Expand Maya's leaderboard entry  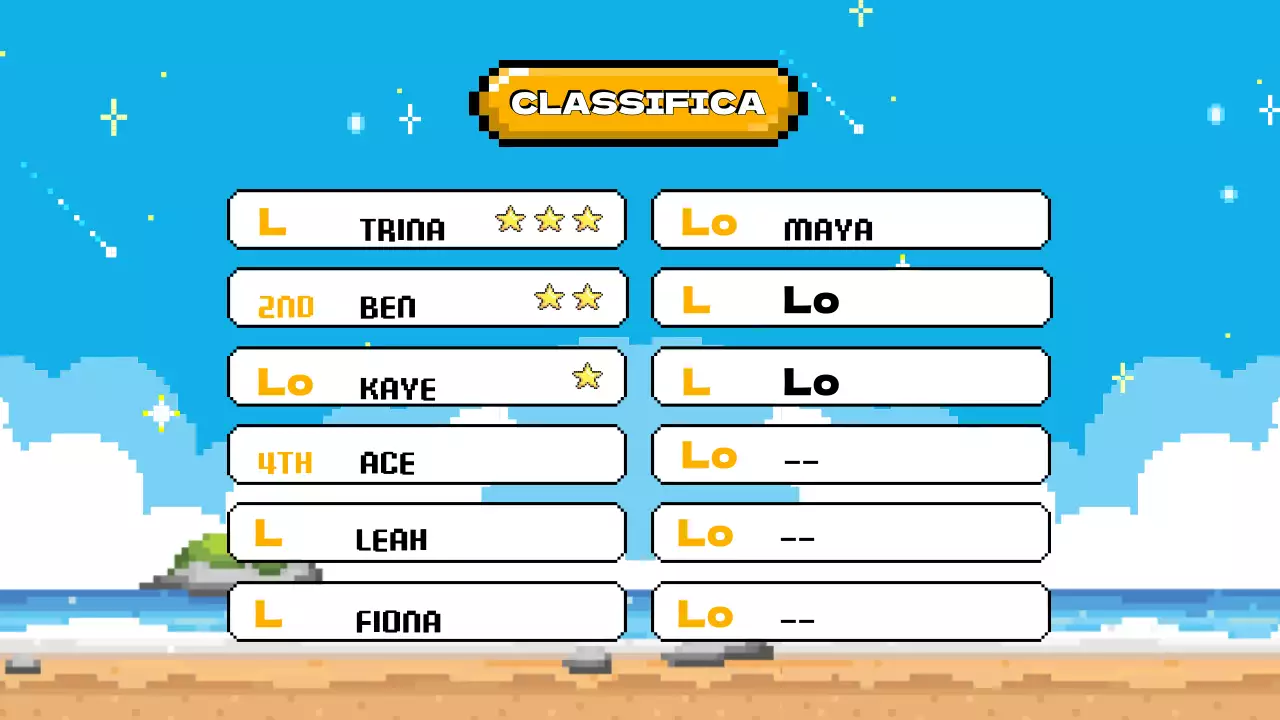(850, 220)
